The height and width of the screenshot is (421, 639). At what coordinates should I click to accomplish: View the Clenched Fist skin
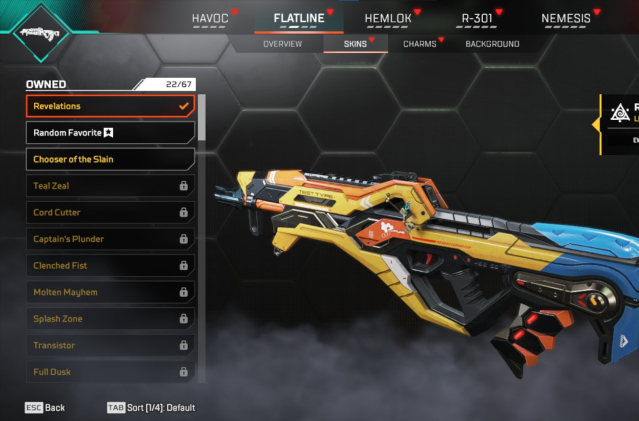(x=110, y=266)
